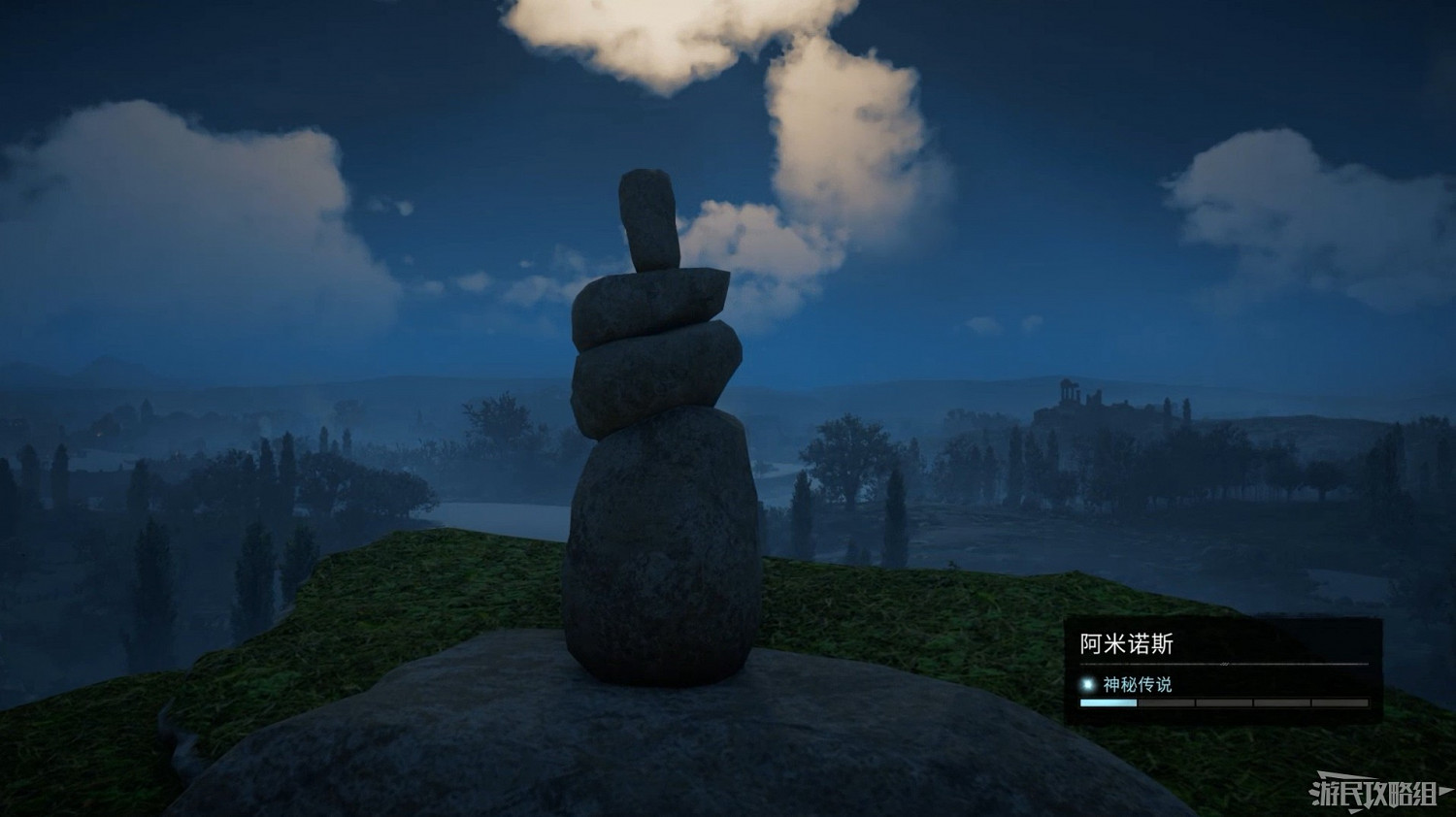Click the ornamental divider mark under 阿米诺斯
Viewport: 1456px width, 817px height.
pos(1226,664)
